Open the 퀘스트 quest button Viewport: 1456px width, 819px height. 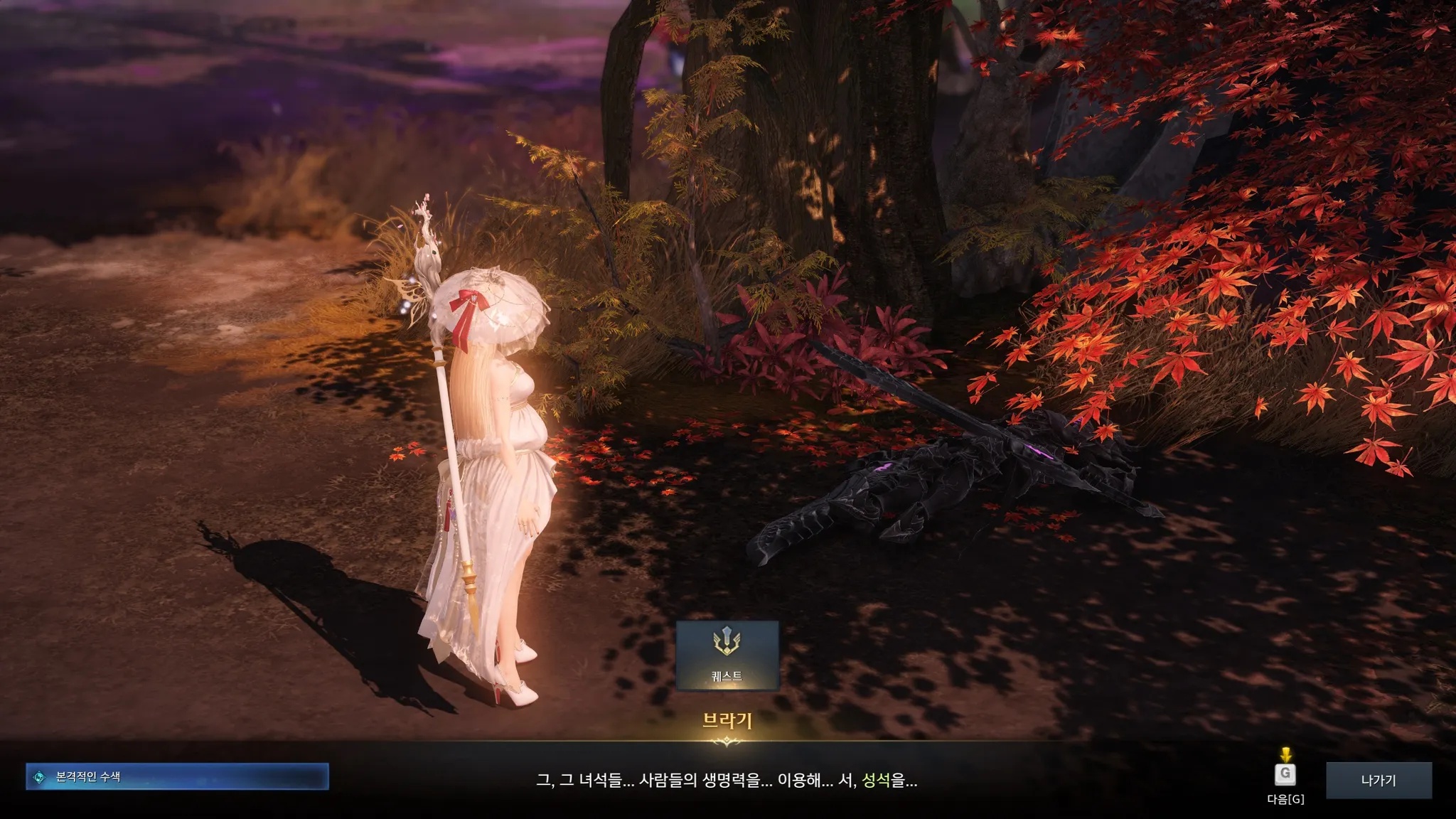pyautogui.click(x=727, y=655)
